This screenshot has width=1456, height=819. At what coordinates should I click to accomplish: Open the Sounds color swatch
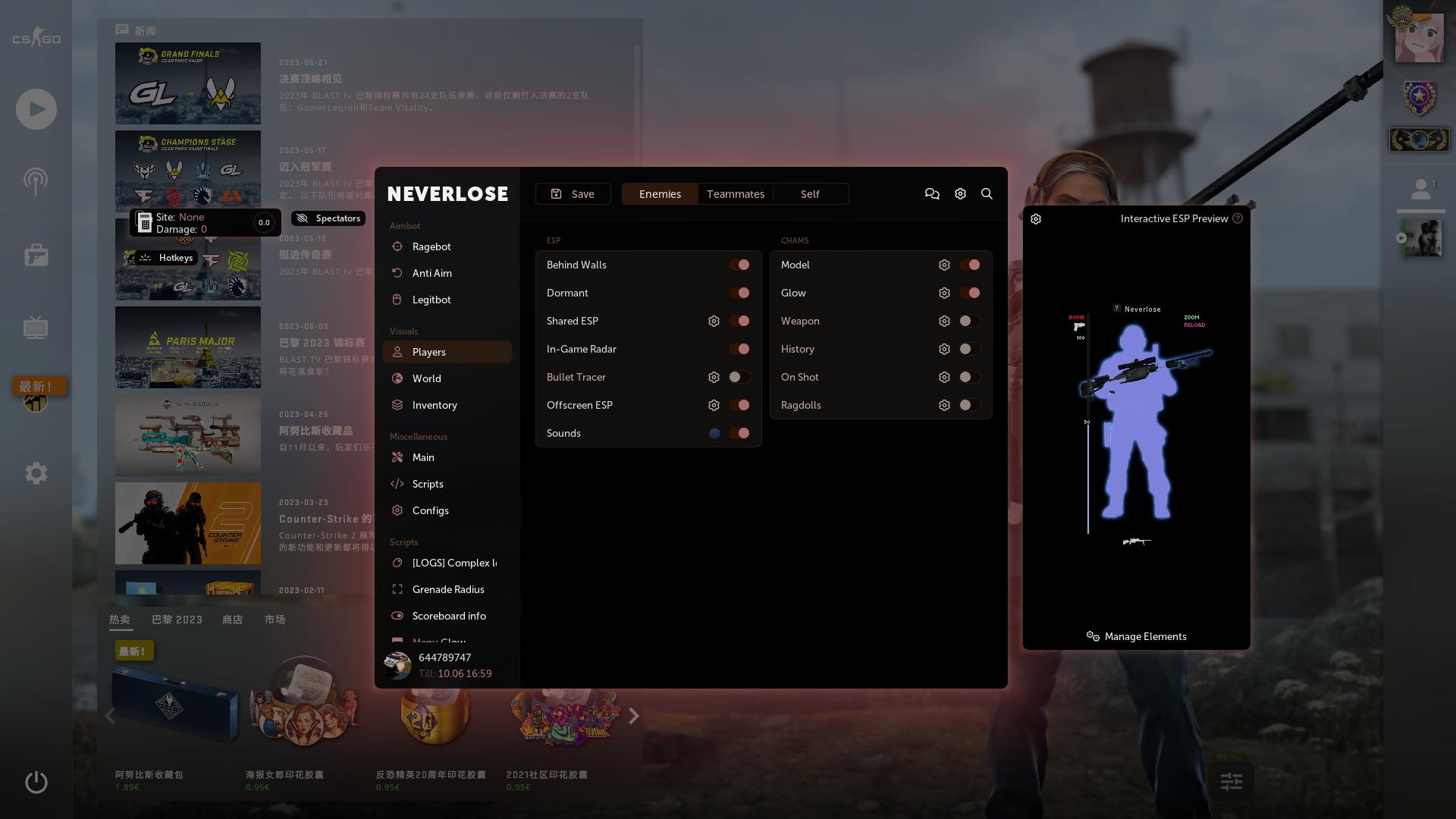tap(714, 433)
